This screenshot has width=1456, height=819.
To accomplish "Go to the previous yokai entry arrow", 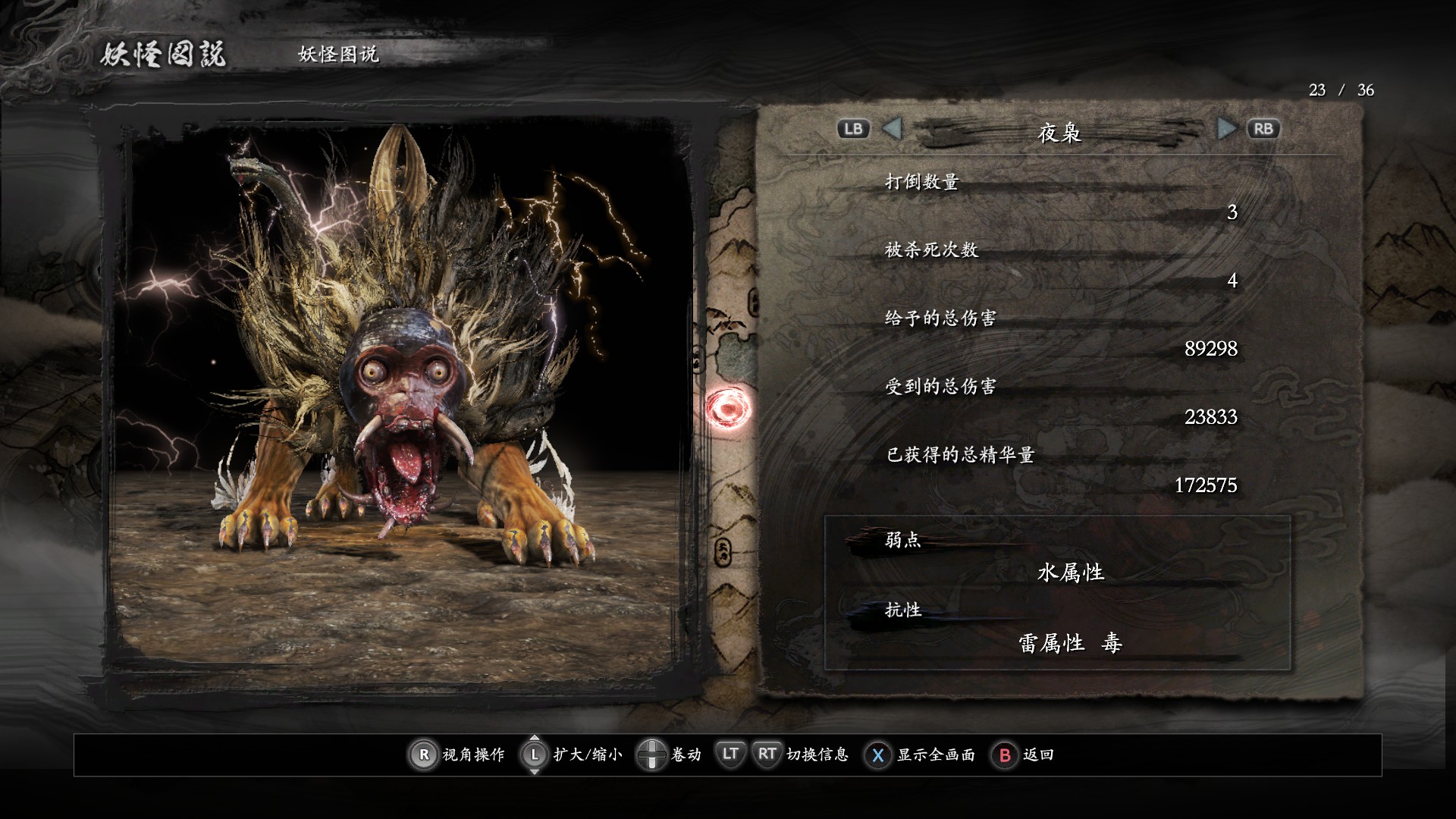I will click(x=893, y=129).
